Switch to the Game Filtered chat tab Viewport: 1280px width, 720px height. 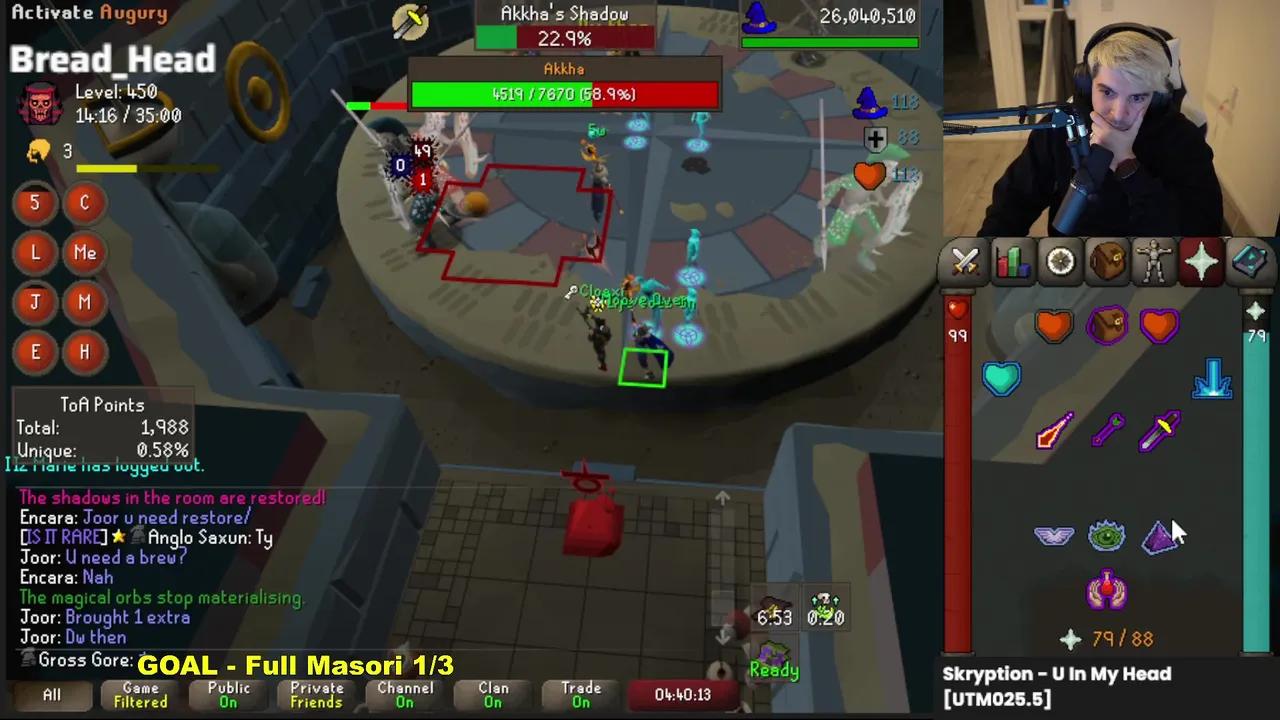[x=140, y=694]
